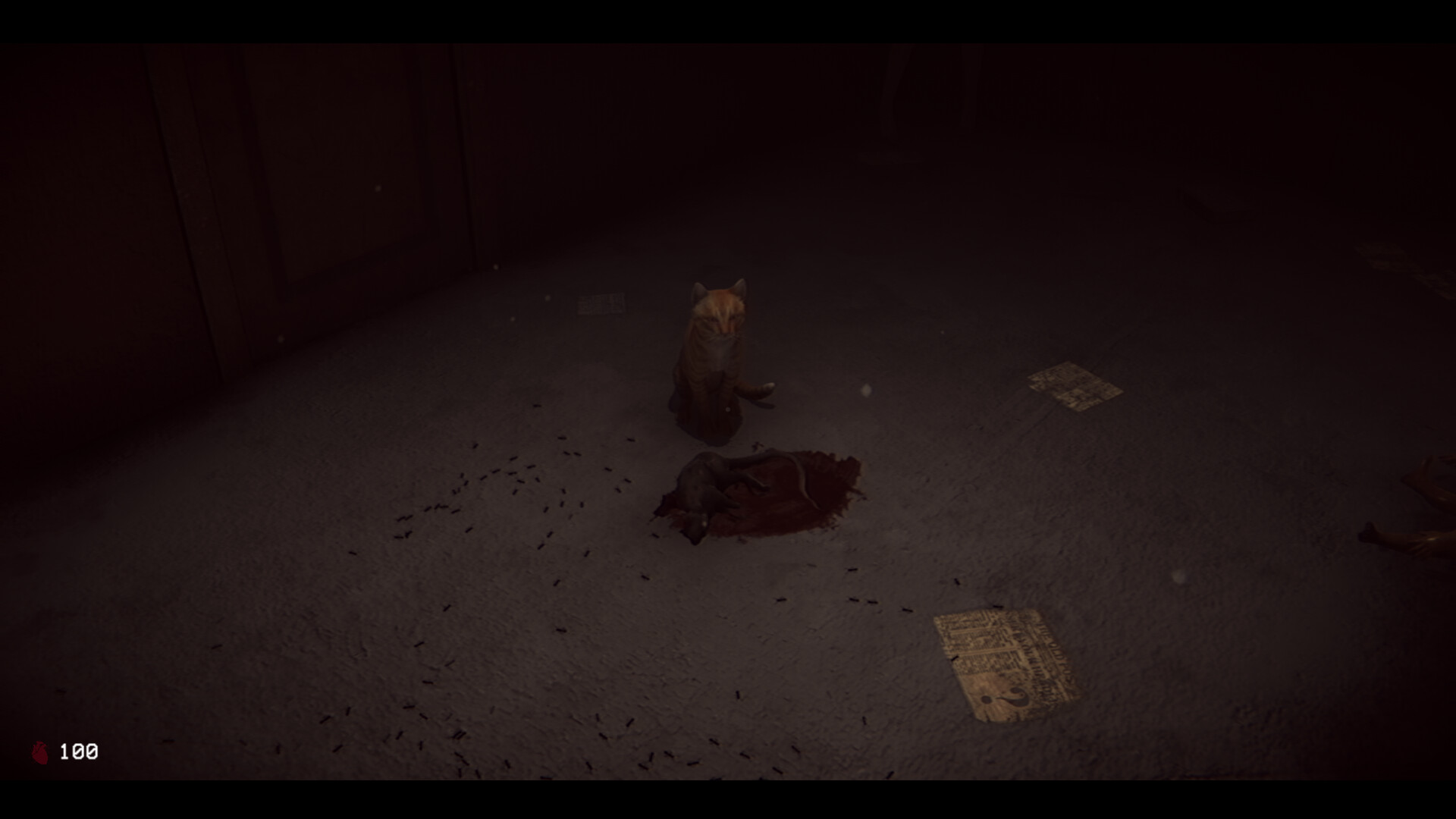Select the orange cat
1456x819 pixels.
coord(713,356)
